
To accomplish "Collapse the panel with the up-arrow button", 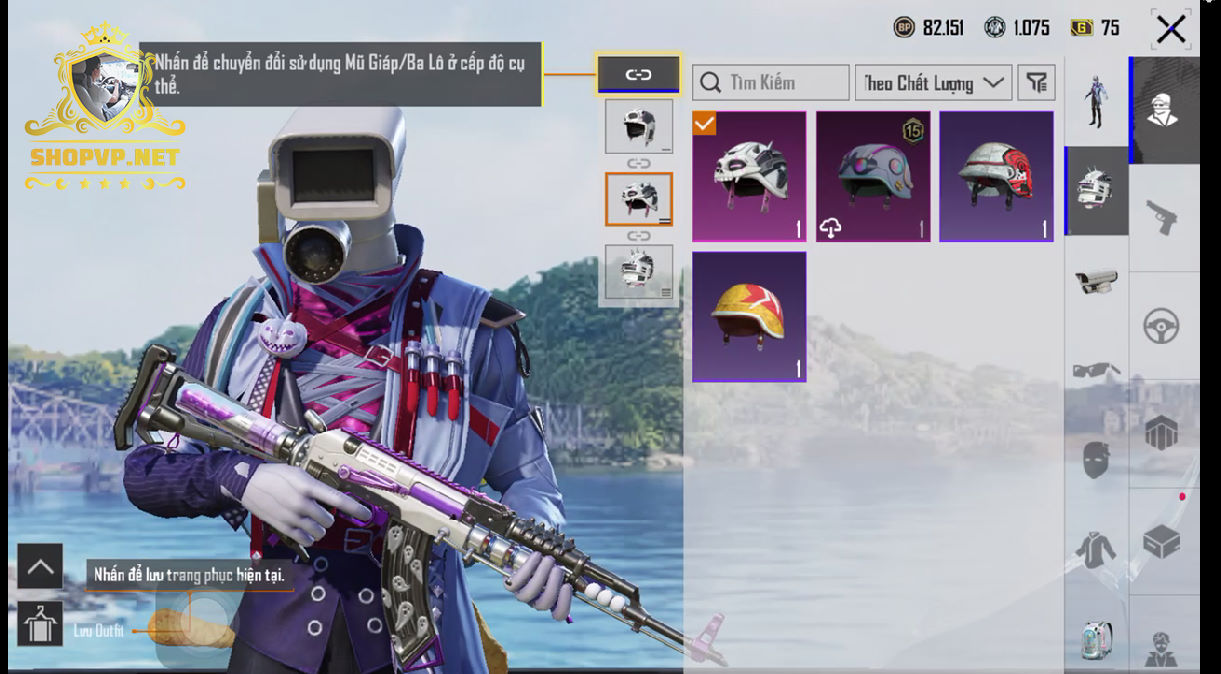I will pyautogui.click(x=40, y=567).
